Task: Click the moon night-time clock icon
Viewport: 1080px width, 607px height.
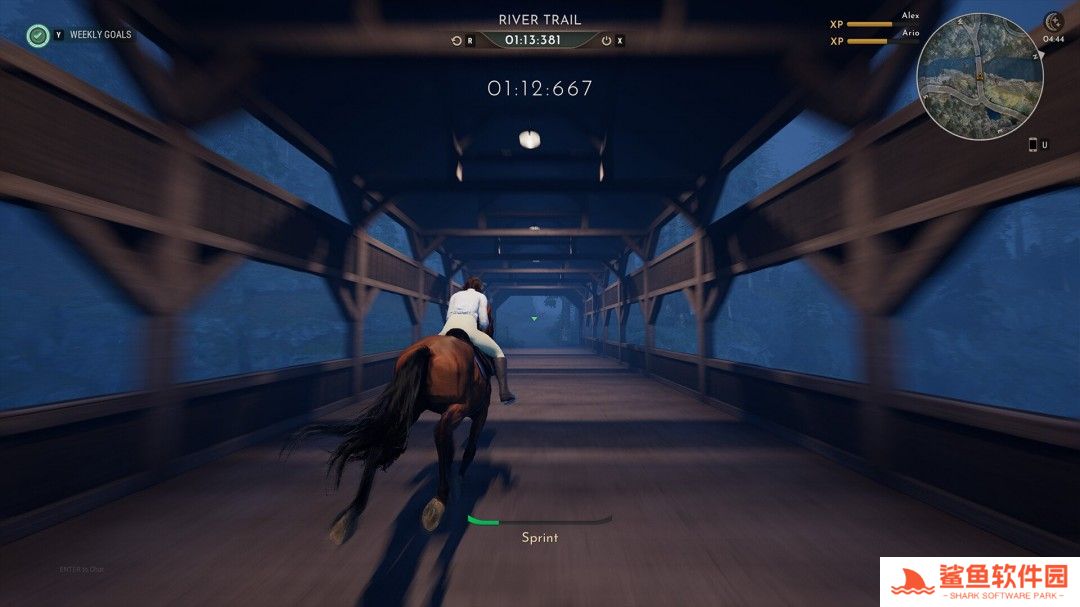Action: 1053,22
